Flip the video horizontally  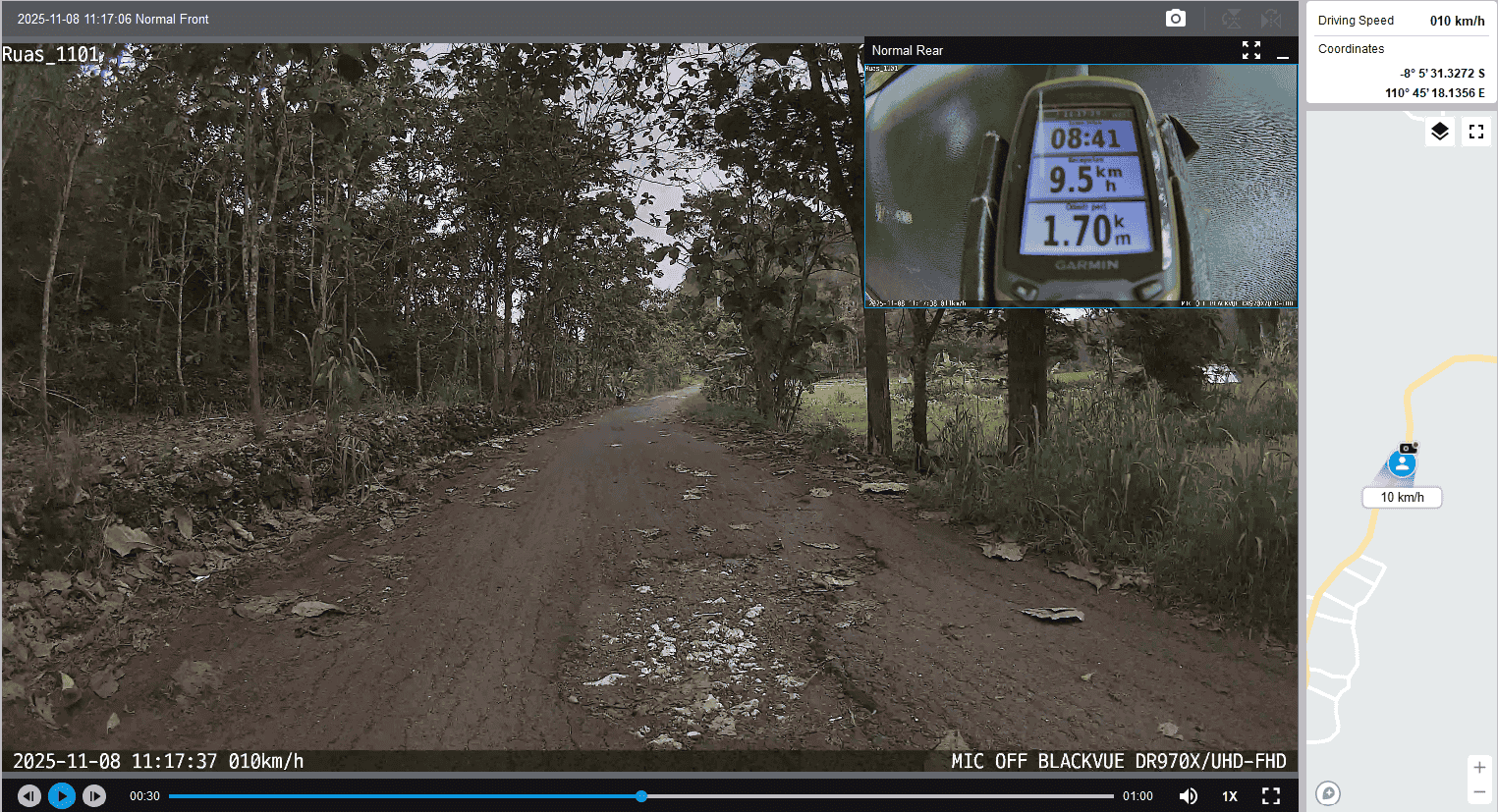(1271, 19)
